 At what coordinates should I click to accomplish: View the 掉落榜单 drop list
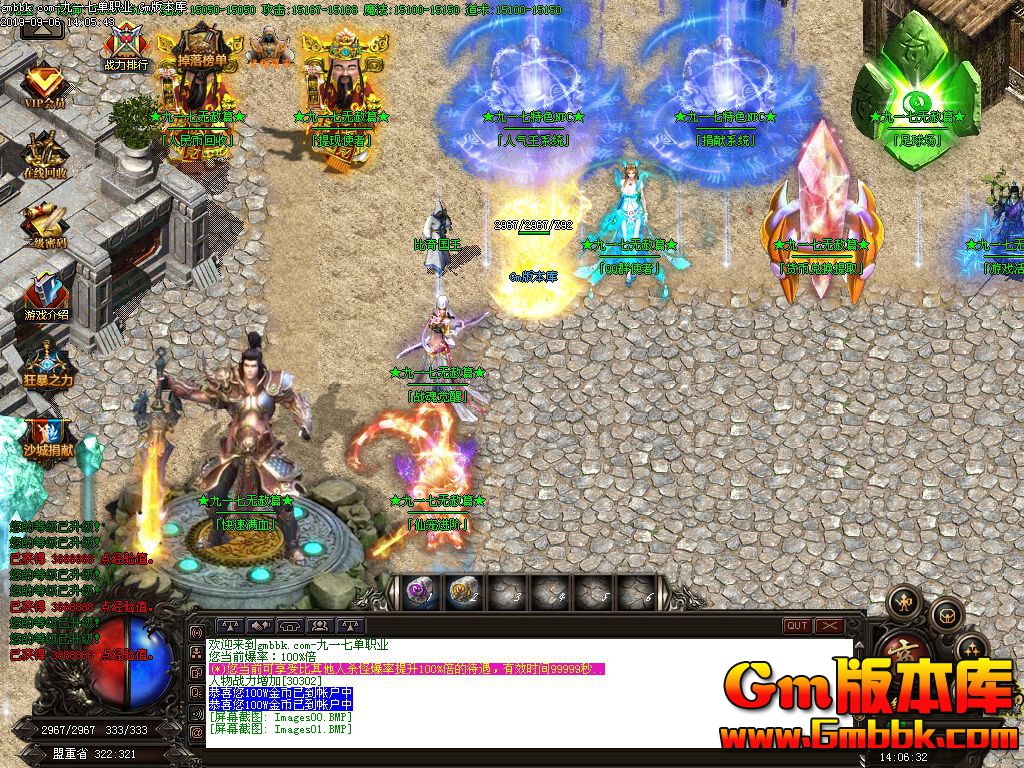pos(202,48)
